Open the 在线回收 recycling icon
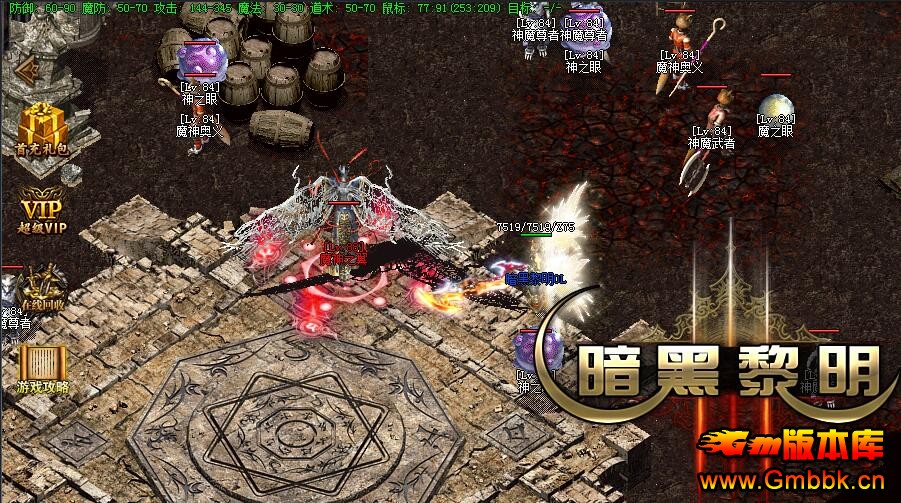 42,289
